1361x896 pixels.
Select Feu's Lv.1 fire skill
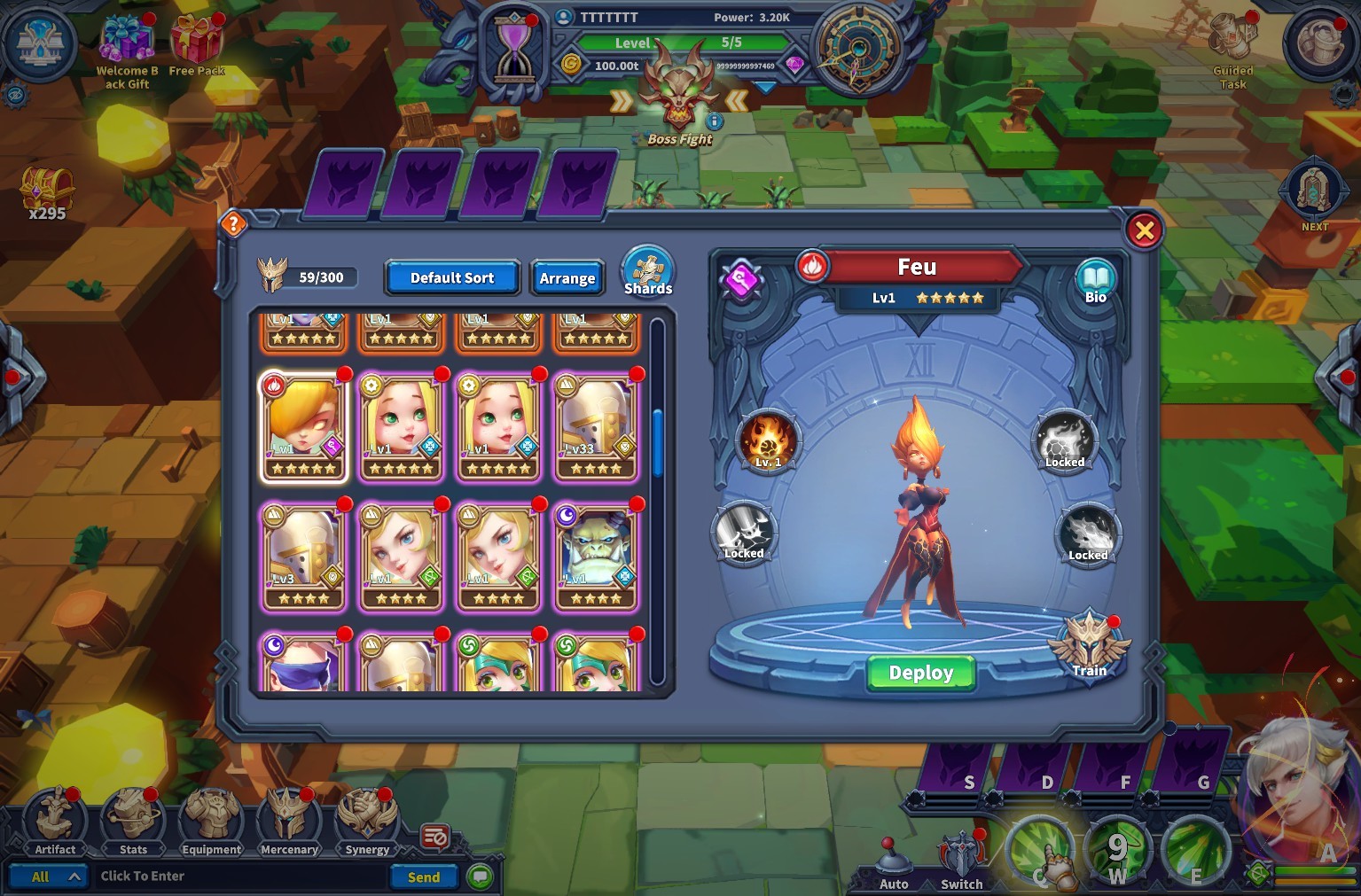[768, 439]
